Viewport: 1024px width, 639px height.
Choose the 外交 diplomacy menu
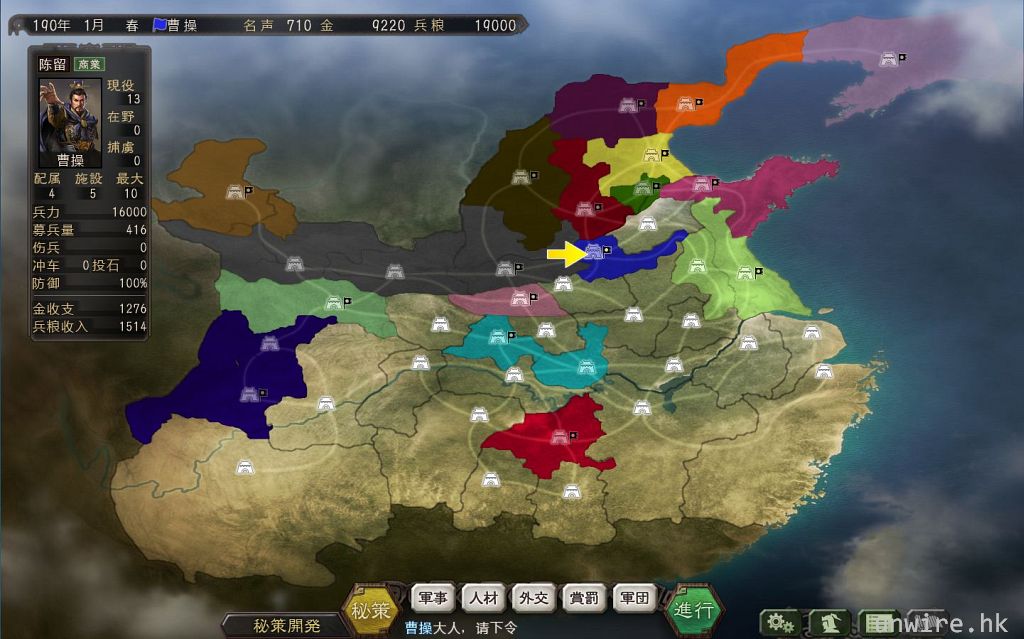click(x=535, y=598)
